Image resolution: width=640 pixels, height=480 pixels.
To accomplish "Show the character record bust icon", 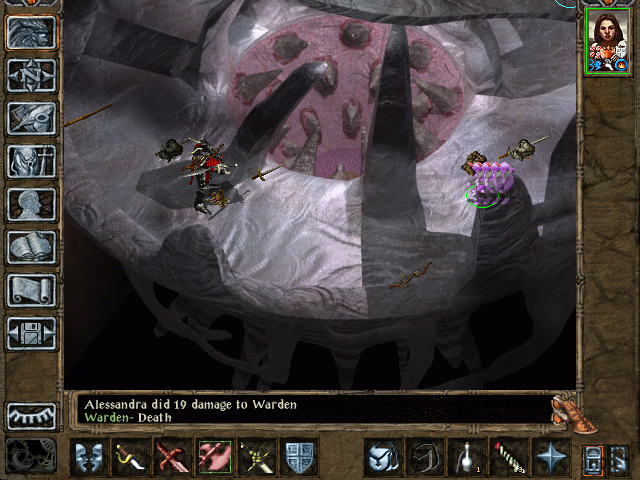I will click(32, 205).
